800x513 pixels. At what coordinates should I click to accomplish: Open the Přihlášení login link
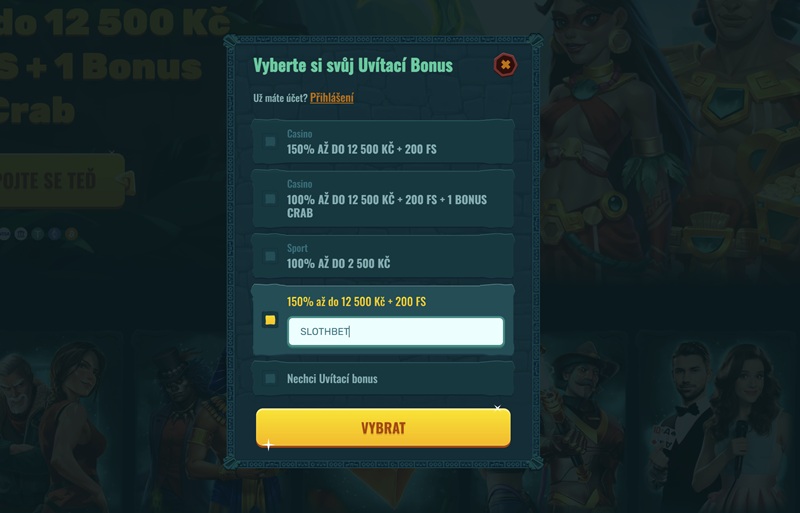331,98
